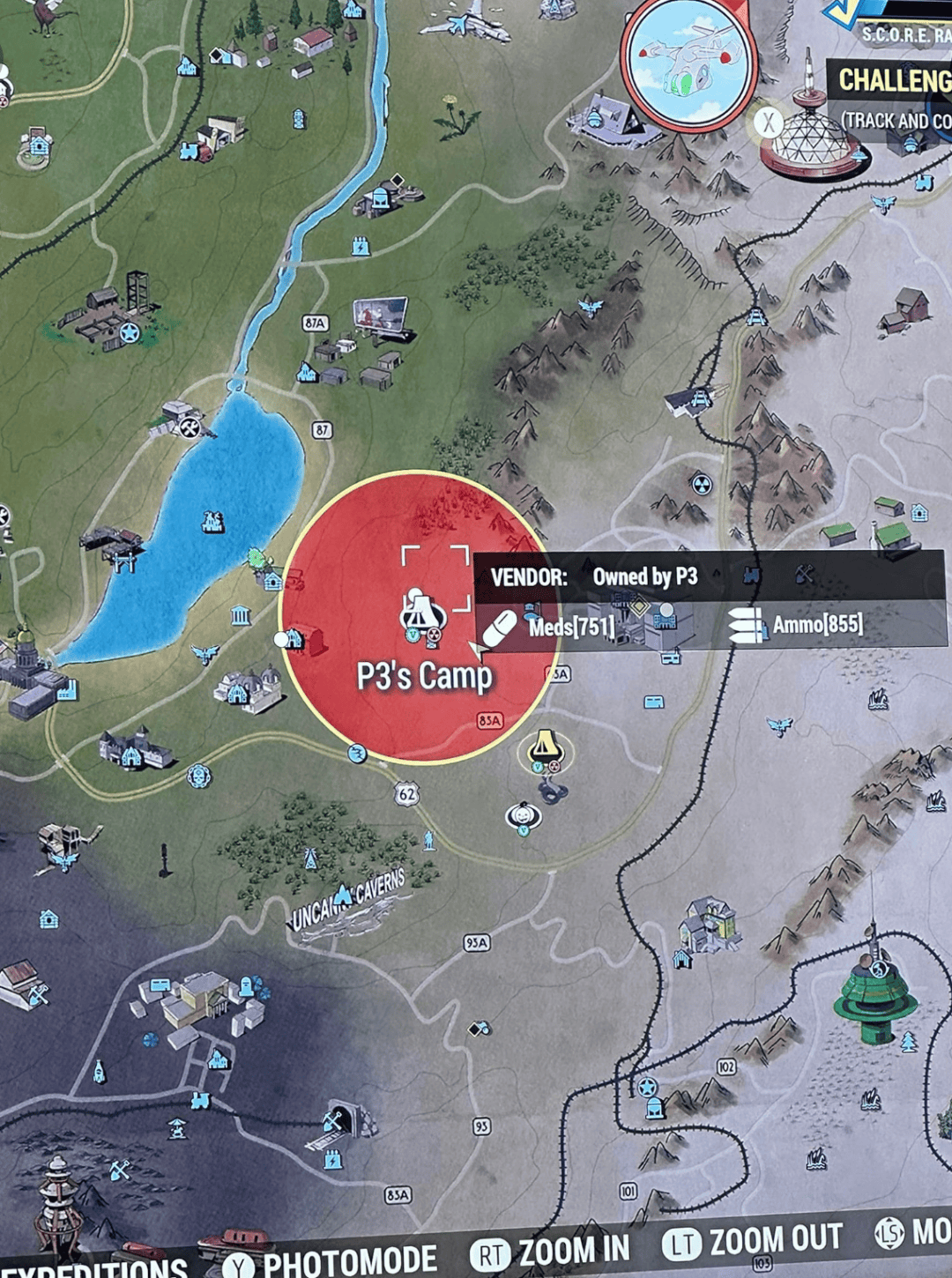Pick the lakeside wooden dock marker
Viewport: 952px width, 1278px height.
pyautogui.click(x=112, y=546)
